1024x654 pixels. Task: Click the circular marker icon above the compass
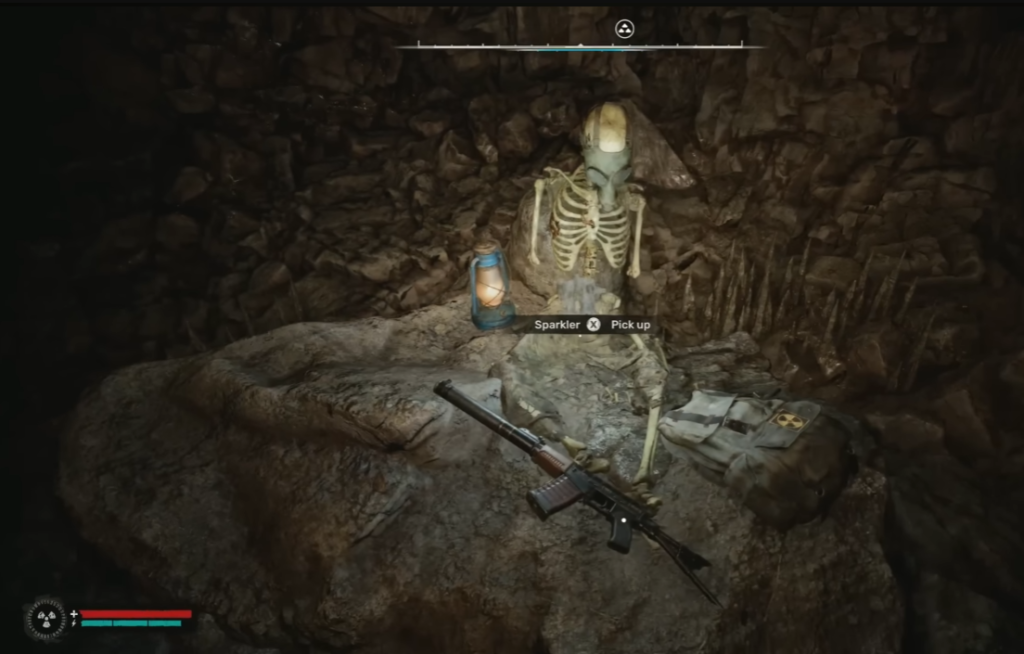pyautogui.click(x=625, y=29)
